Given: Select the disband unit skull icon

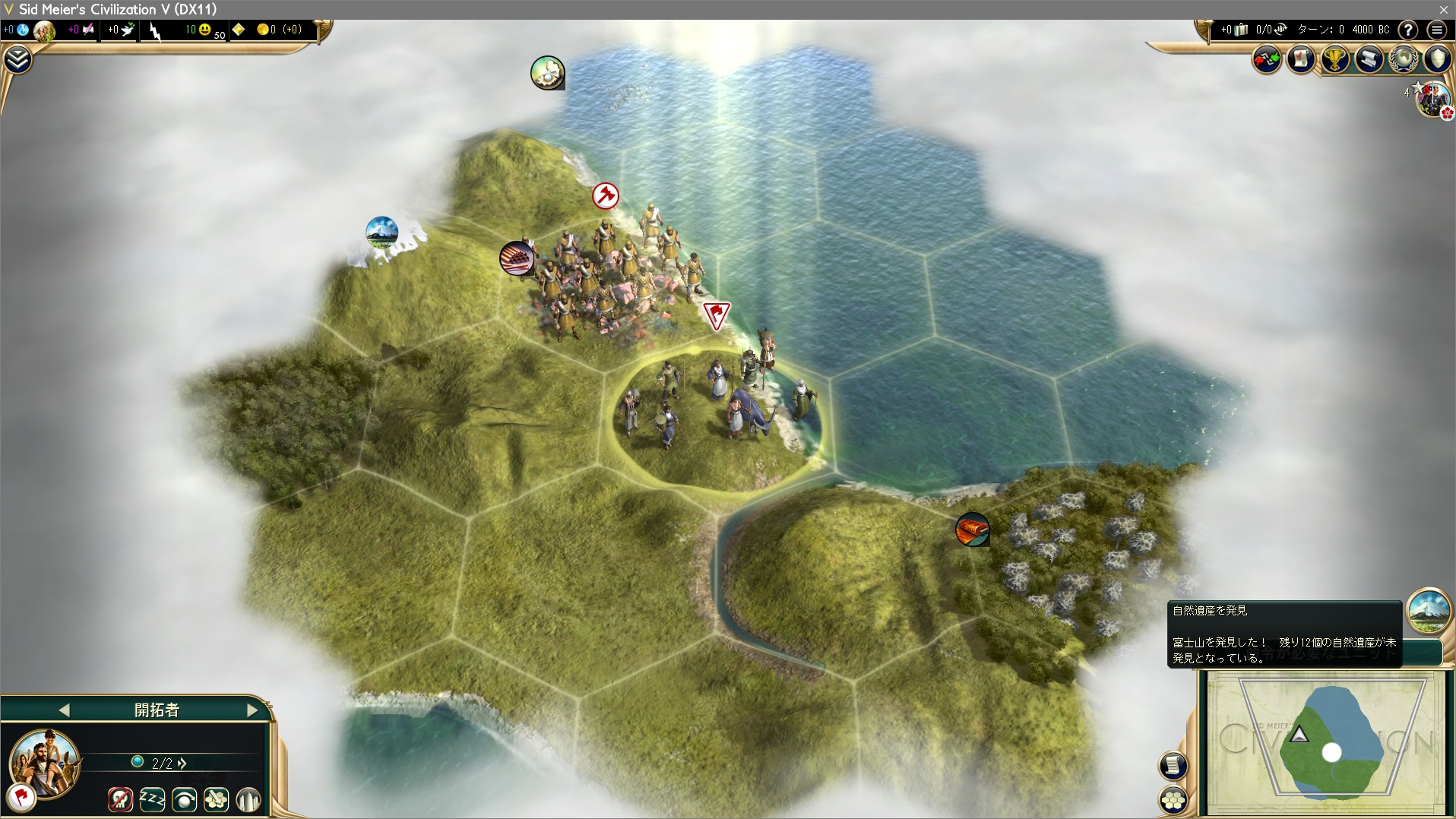Looking at the screenshot, I should coord(120,799).
